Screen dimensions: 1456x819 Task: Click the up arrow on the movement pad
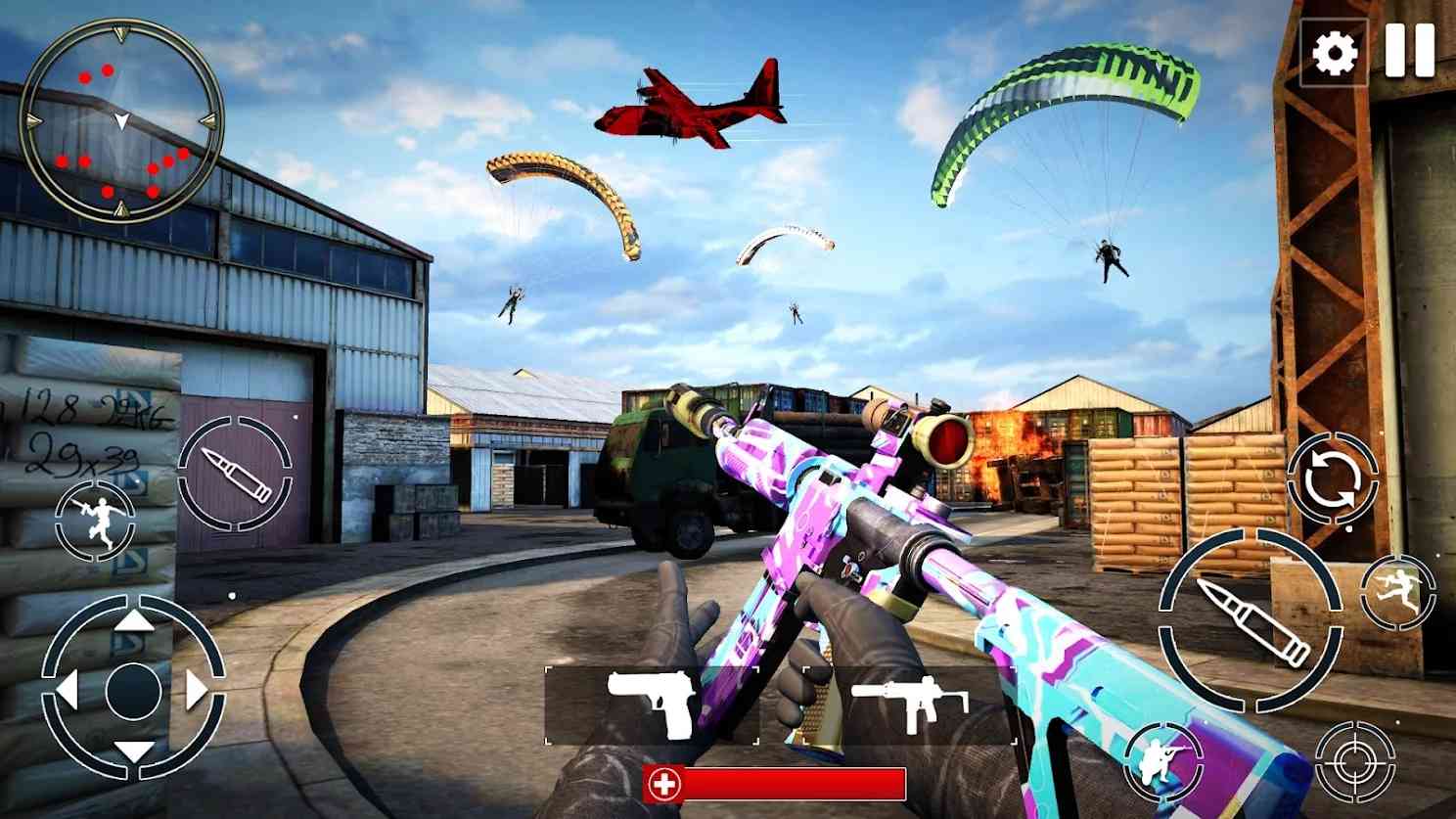(134, 625)
